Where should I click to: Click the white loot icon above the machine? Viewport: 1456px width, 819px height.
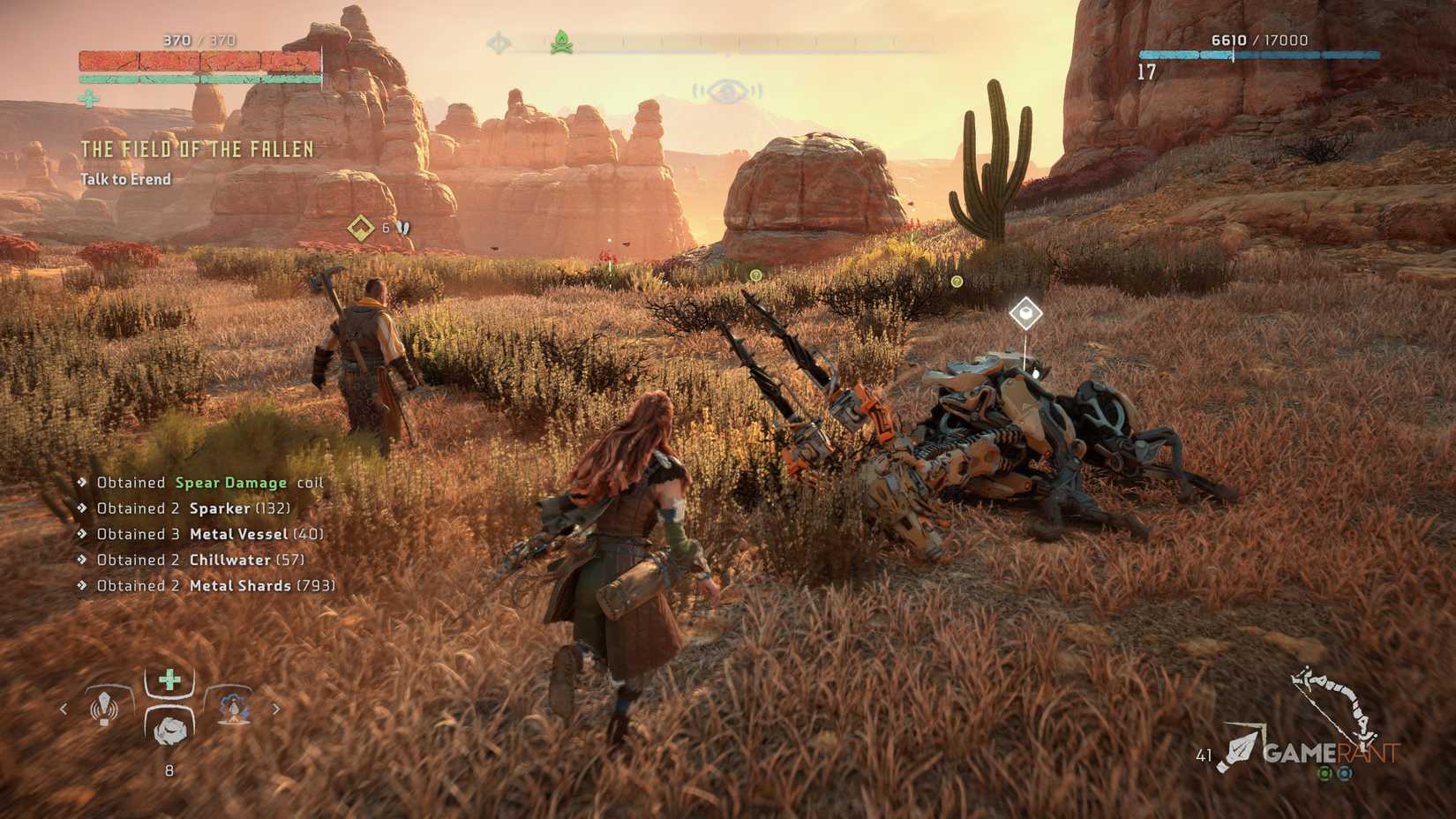pyautogui.click(x=1025, y=313)
